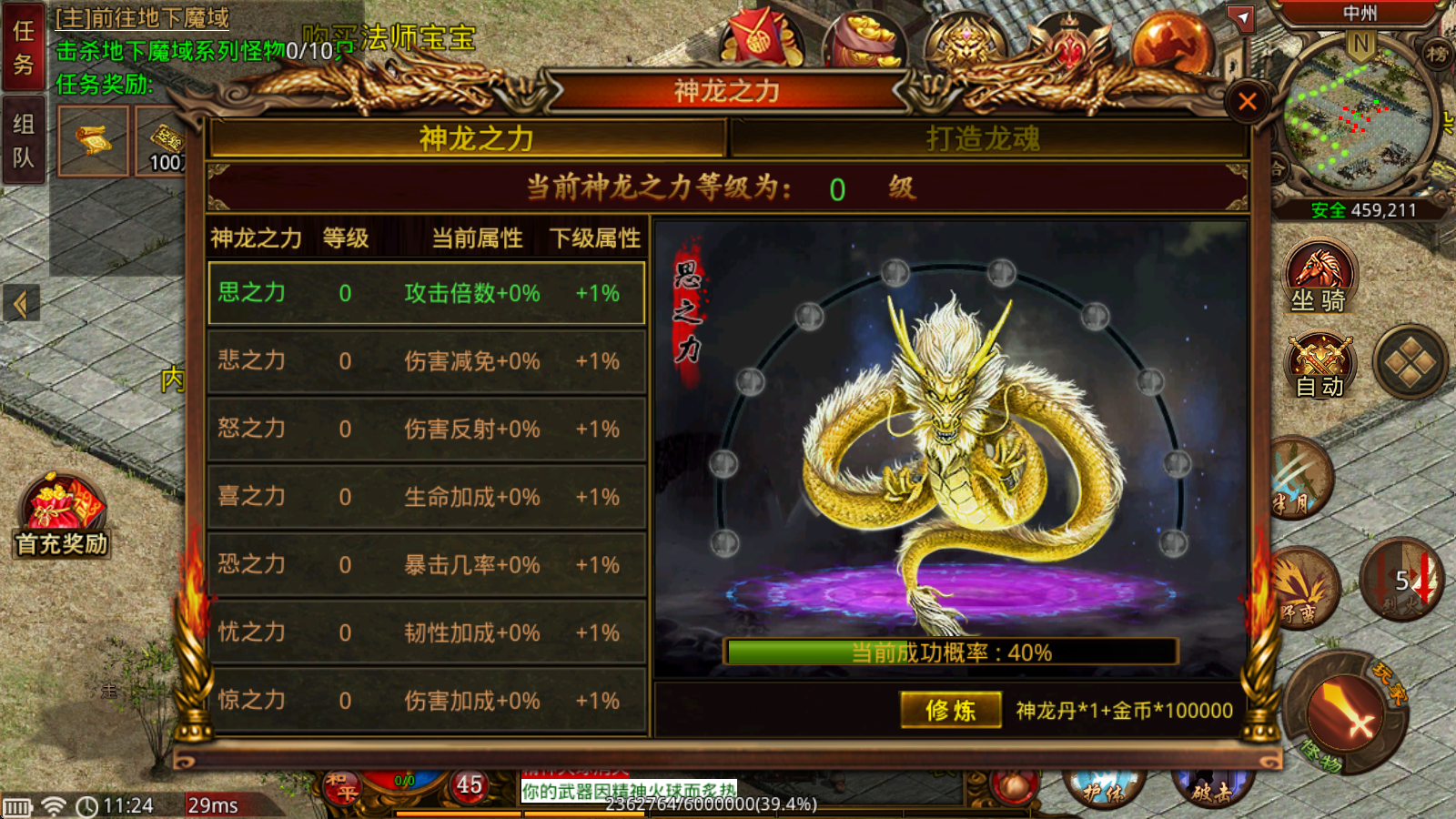Switch to the 打造龙魂 tab

(983, 138)
